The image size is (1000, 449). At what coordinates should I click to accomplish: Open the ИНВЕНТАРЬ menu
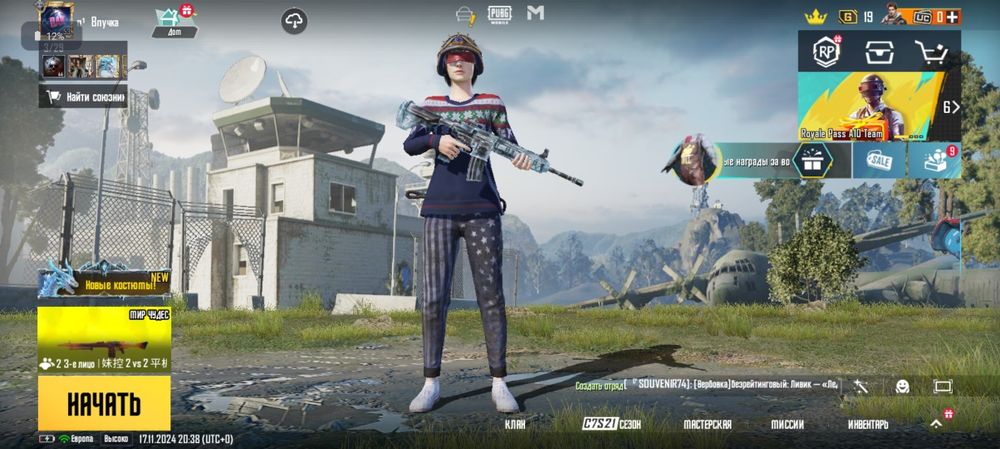867,425
